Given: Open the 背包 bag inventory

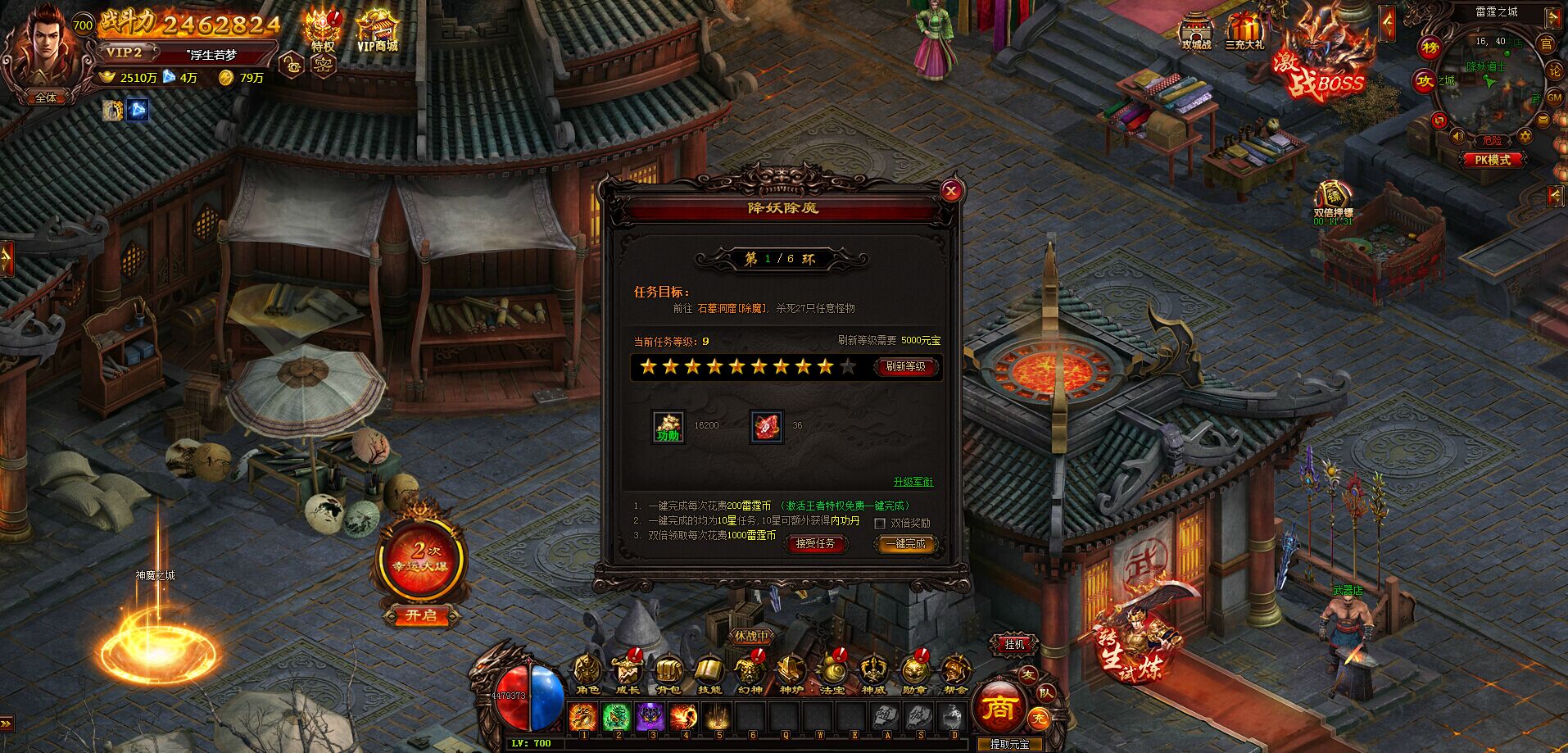Looking at the screenshot, I should (668, 674).
